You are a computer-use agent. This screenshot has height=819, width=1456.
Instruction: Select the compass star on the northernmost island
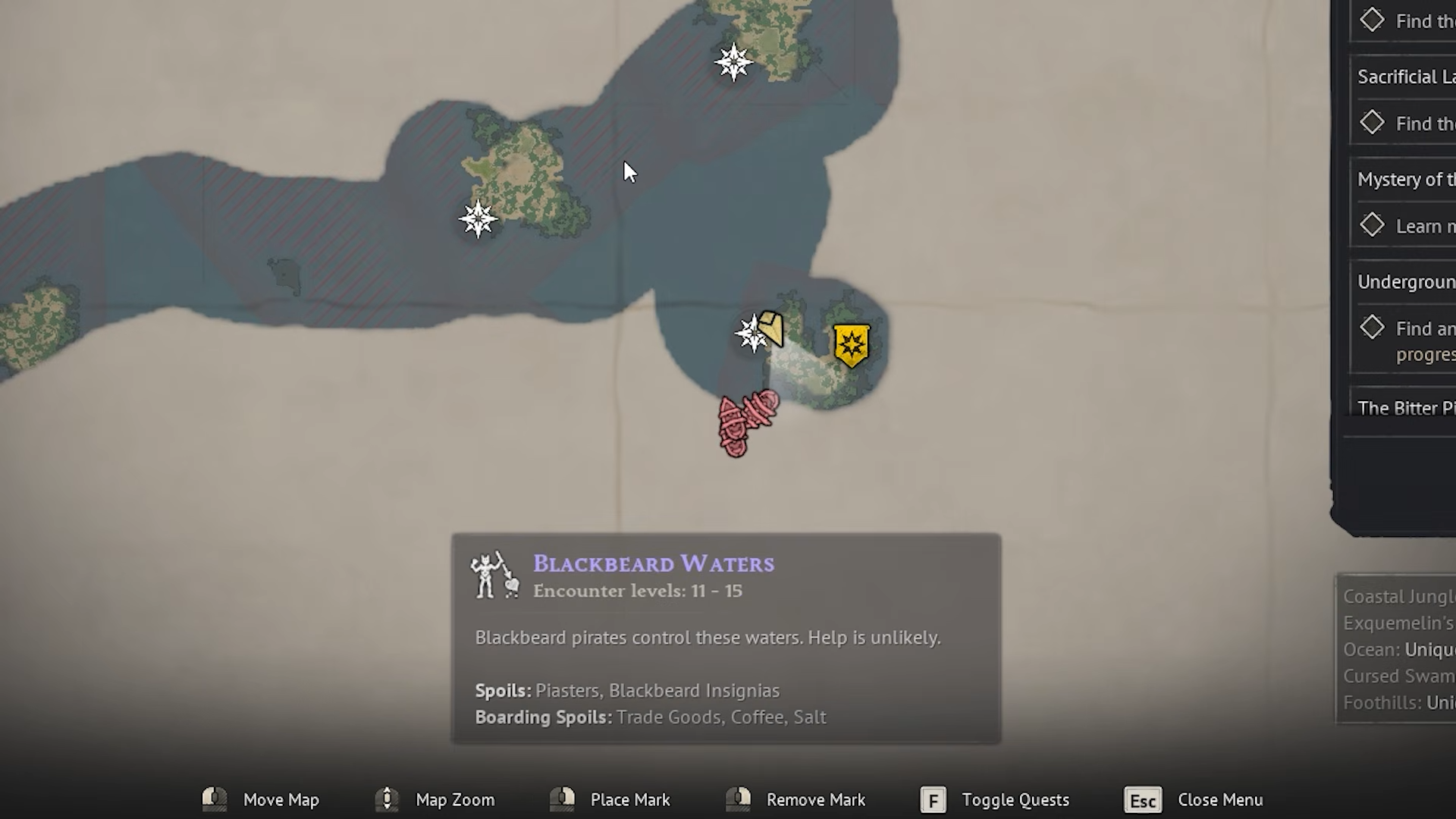733,62
